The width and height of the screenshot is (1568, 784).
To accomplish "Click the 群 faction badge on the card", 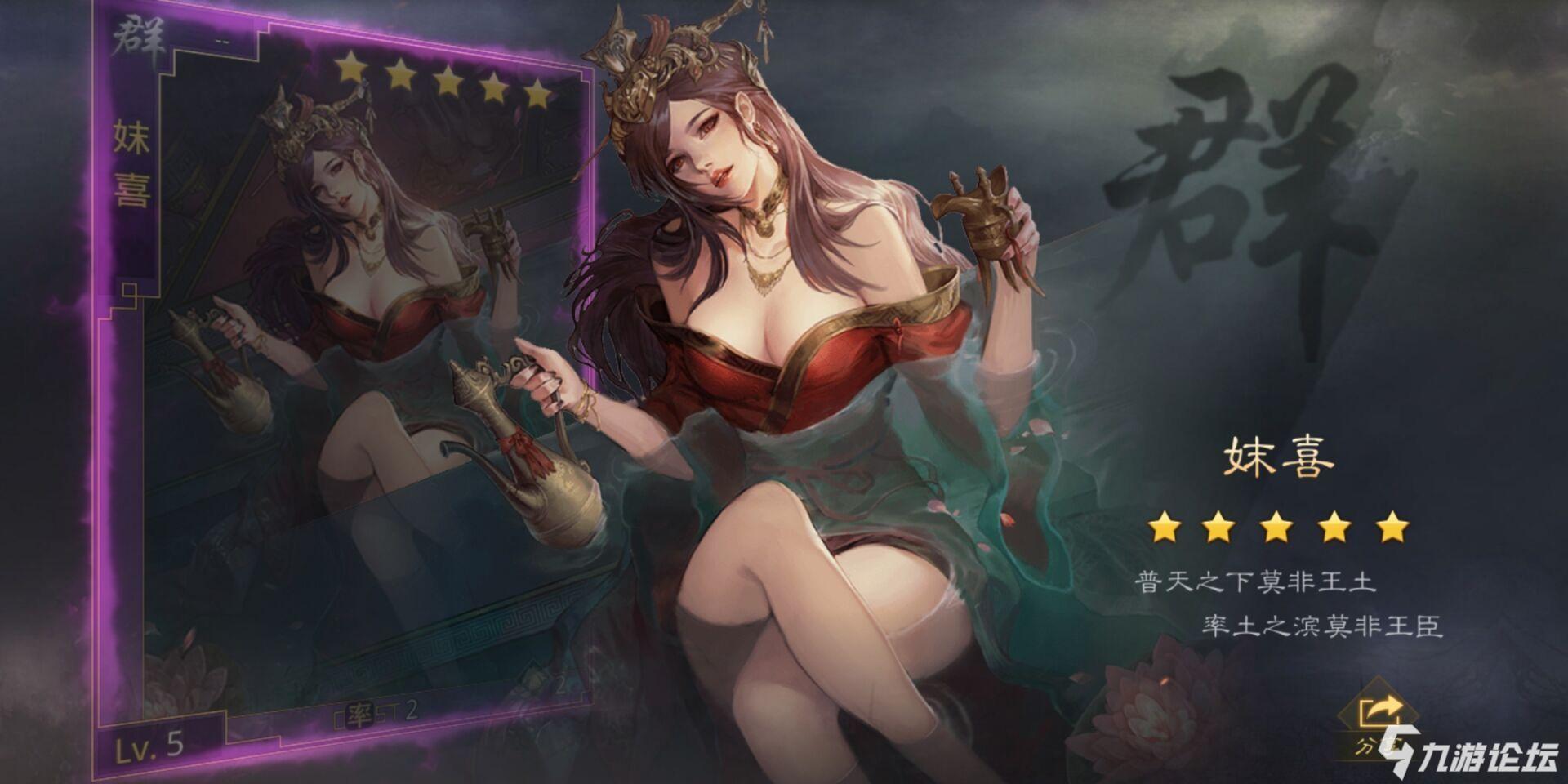I will pos(137,37).
